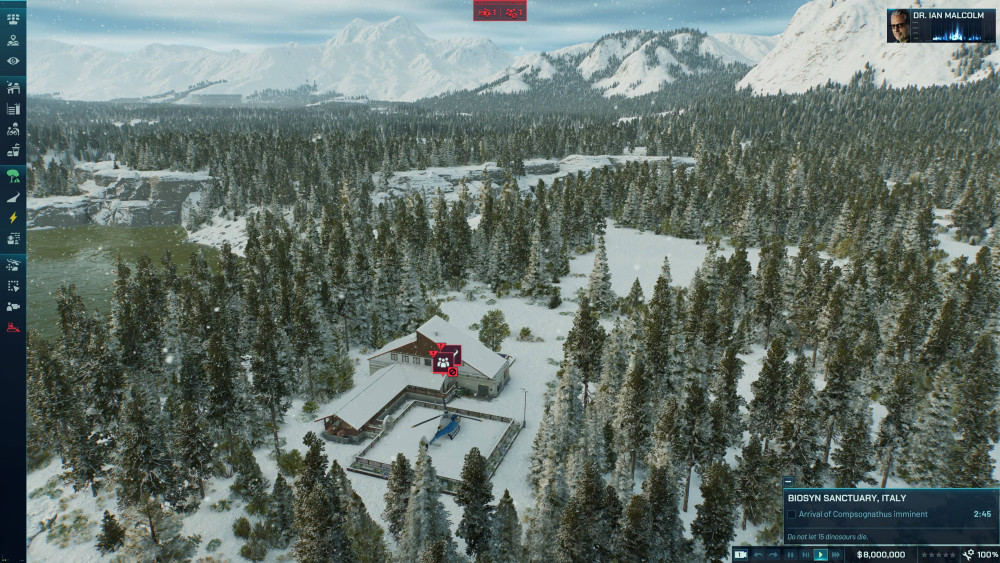Toggle the eye-shaped management view
The width and height of the screenshot is (1000, 563).
click(13, 61)
